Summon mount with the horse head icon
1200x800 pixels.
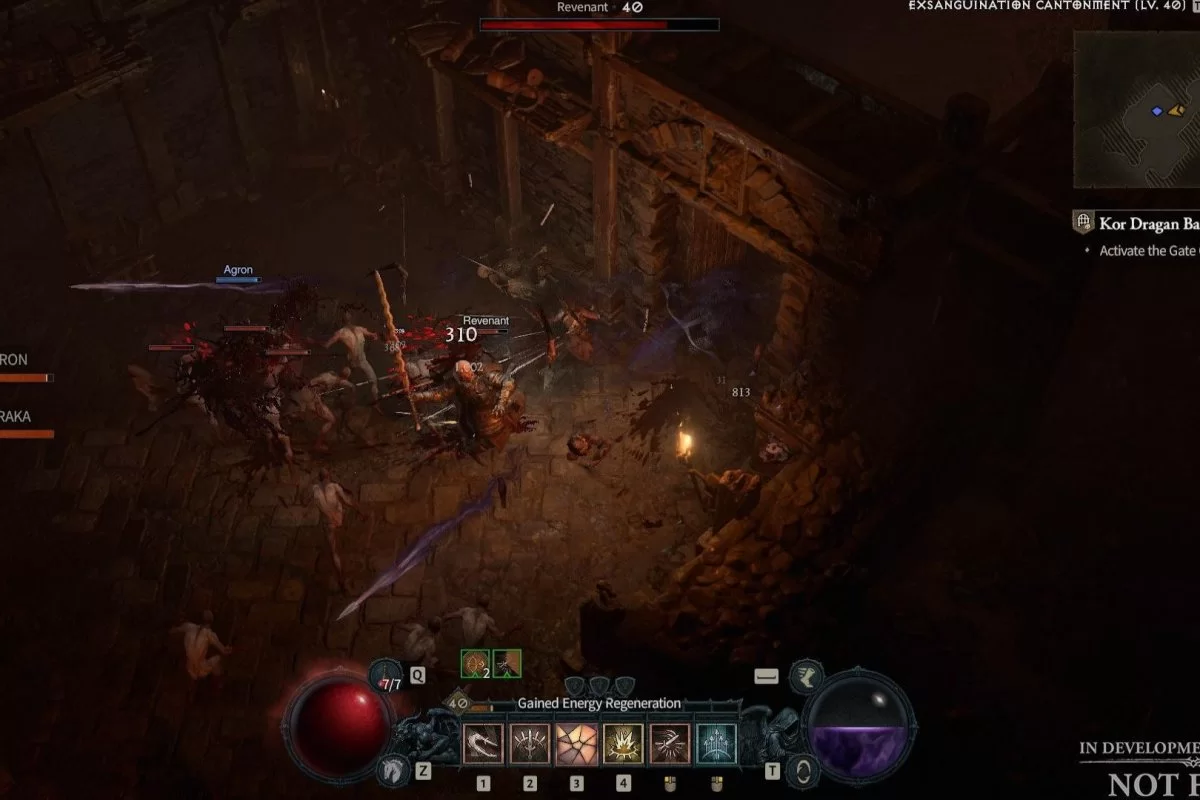(x=392, y=770)
